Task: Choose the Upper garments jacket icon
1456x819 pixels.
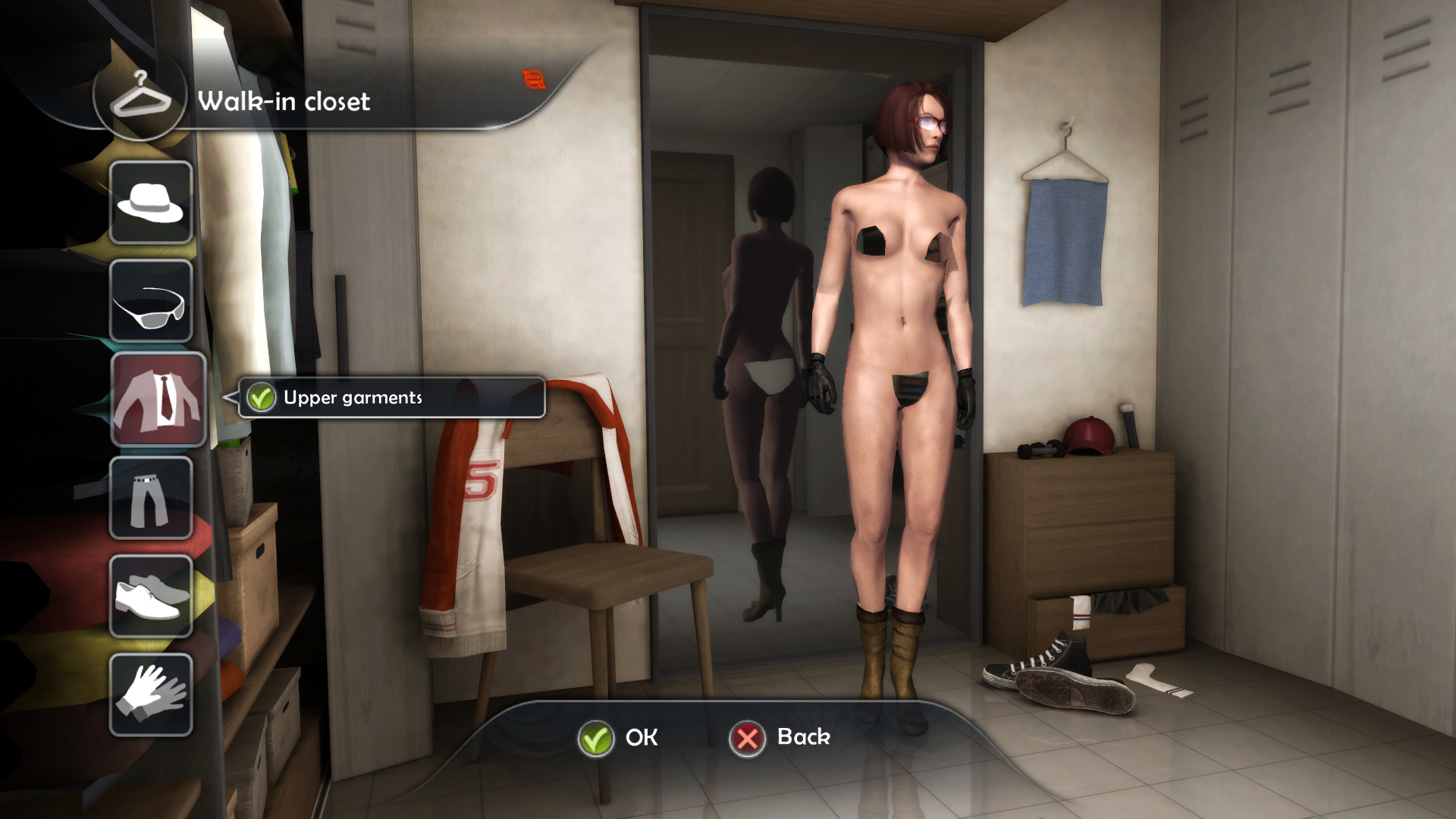Action: point(158,399)
